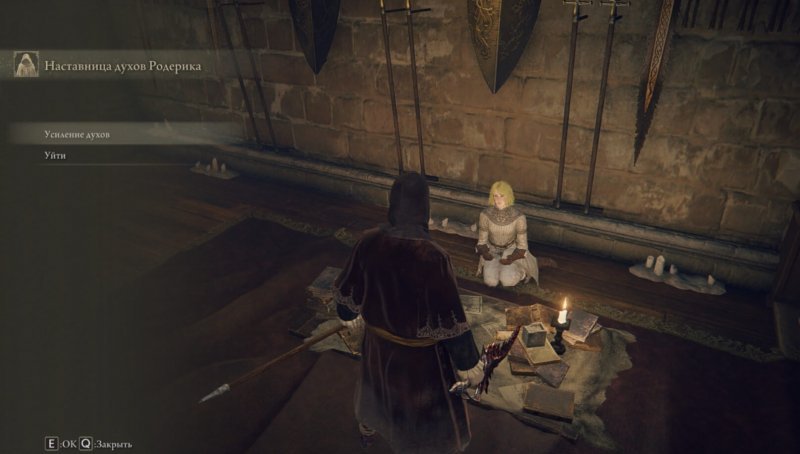Choose "Уйти" to leave the dialogue
This screenshot has height=454, width=800.
click(x=55, y=155)
